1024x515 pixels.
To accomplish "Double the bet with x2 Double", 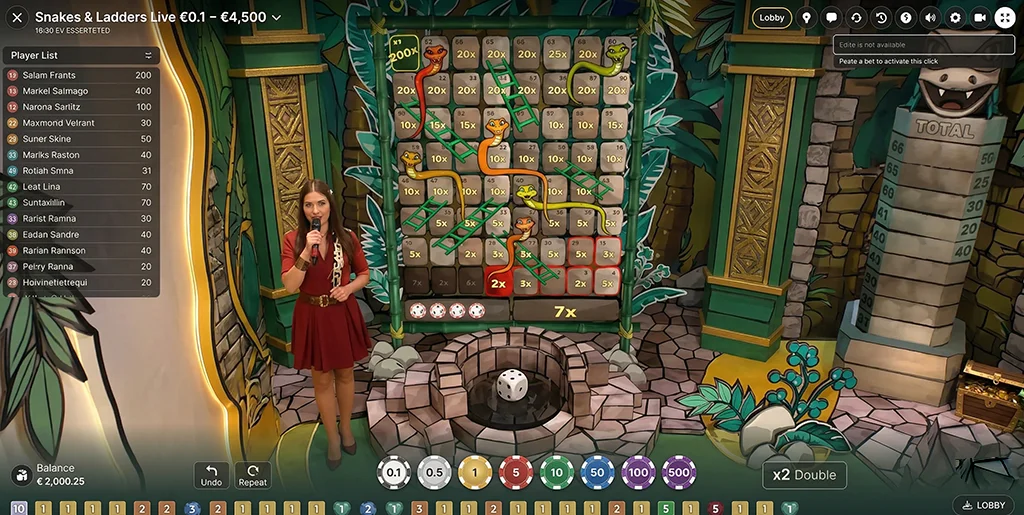I will 804,475.
